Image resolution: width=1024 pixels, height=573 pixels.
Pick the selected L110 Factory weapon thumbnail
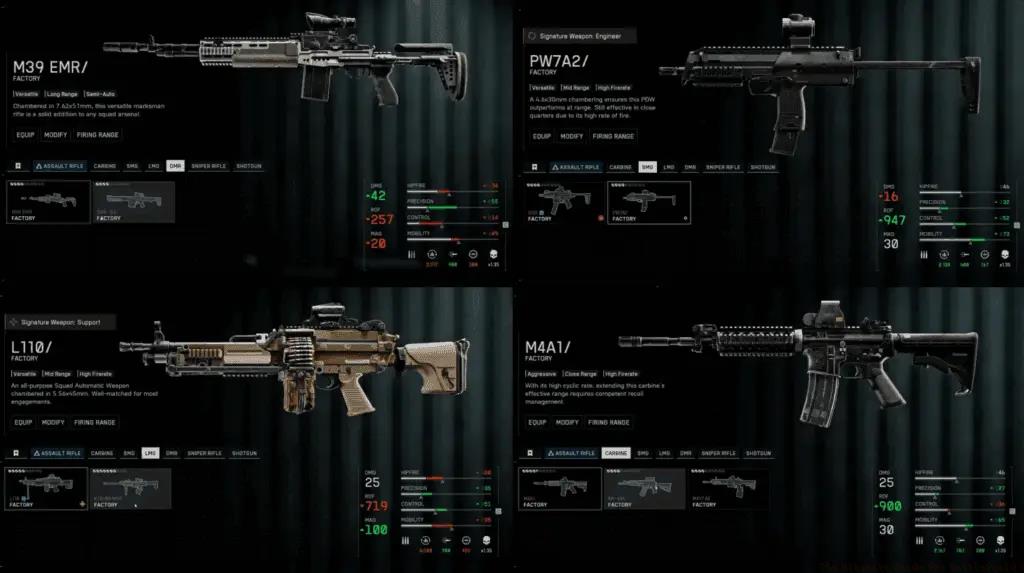coord(47,488)
